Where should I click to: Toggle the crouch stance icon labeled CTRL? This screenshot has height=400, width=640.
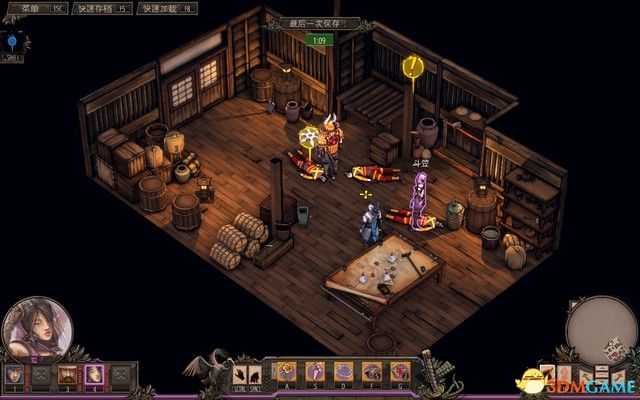point(241,375)
